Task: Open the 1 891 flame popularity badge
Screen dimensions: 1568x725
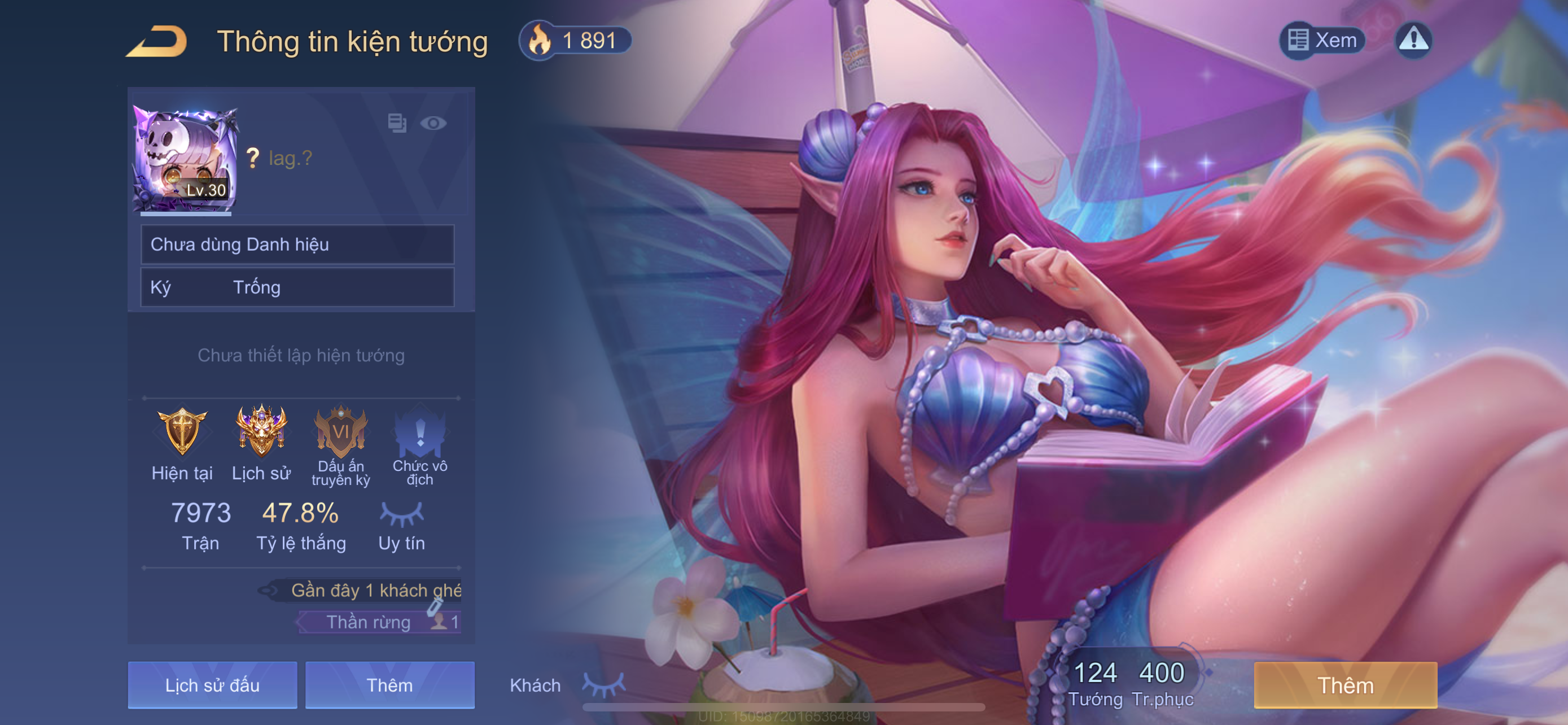Action: [575, 41]
